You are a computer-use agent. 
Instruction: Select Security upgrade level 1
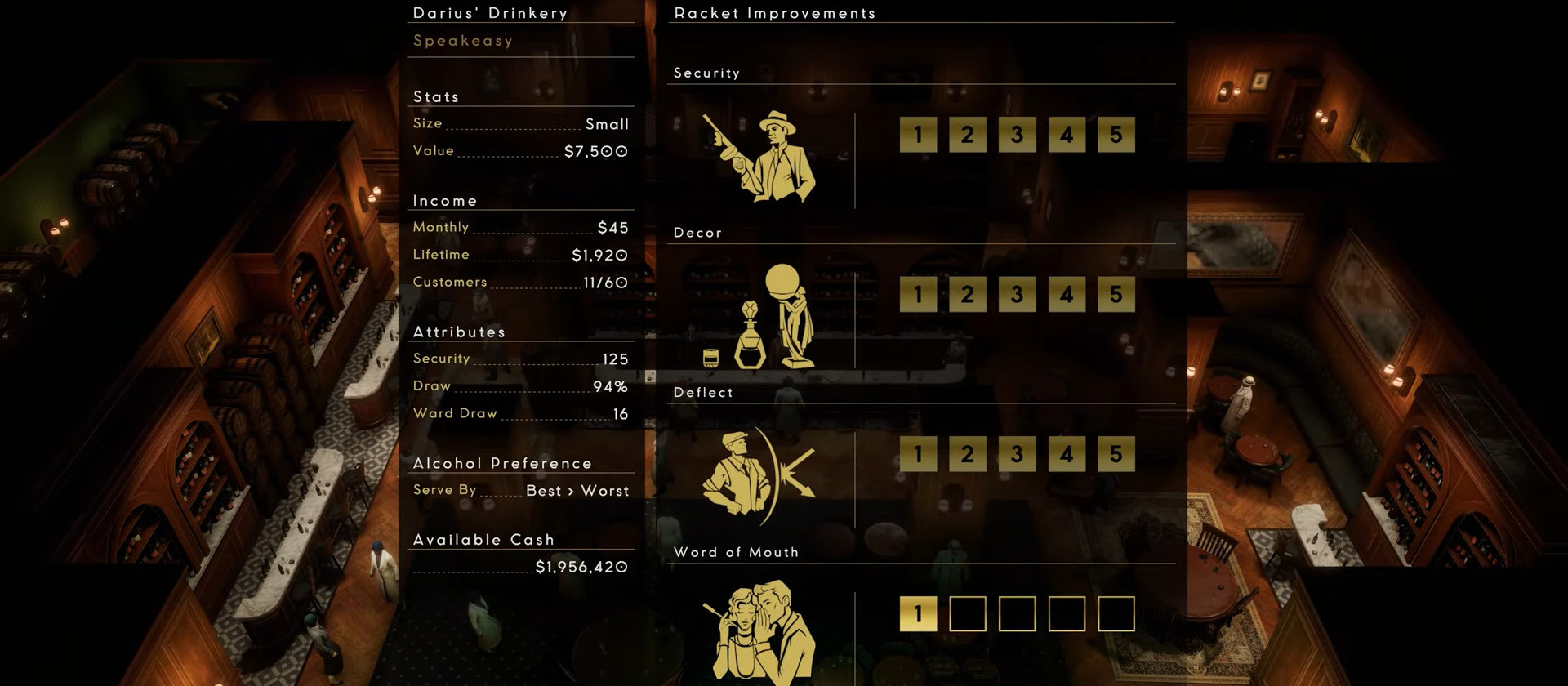919,135
